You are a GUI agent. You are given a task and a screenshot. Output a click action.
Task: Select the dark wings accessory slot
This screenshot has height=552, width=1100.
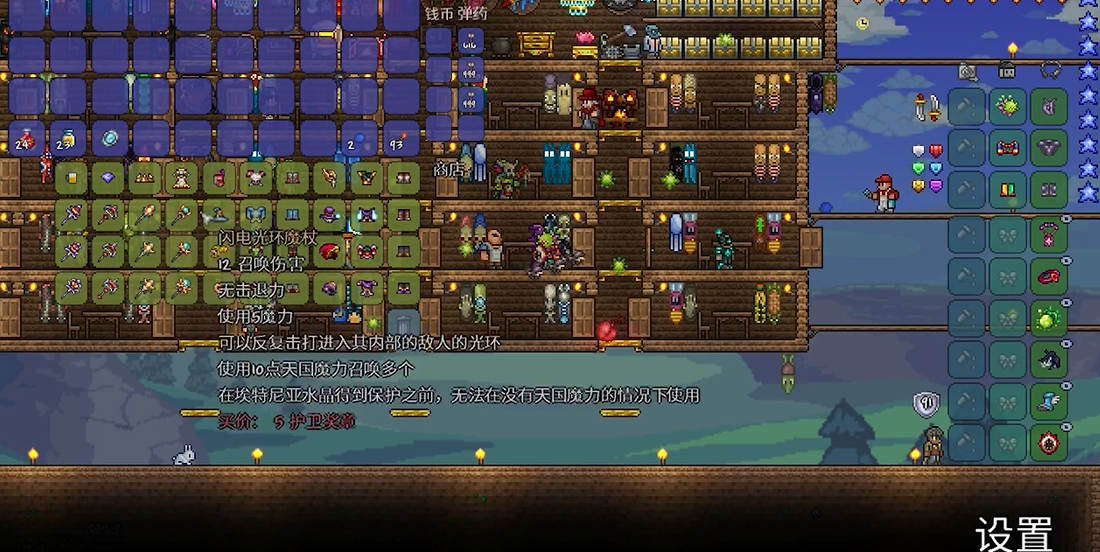(1049, 360)
